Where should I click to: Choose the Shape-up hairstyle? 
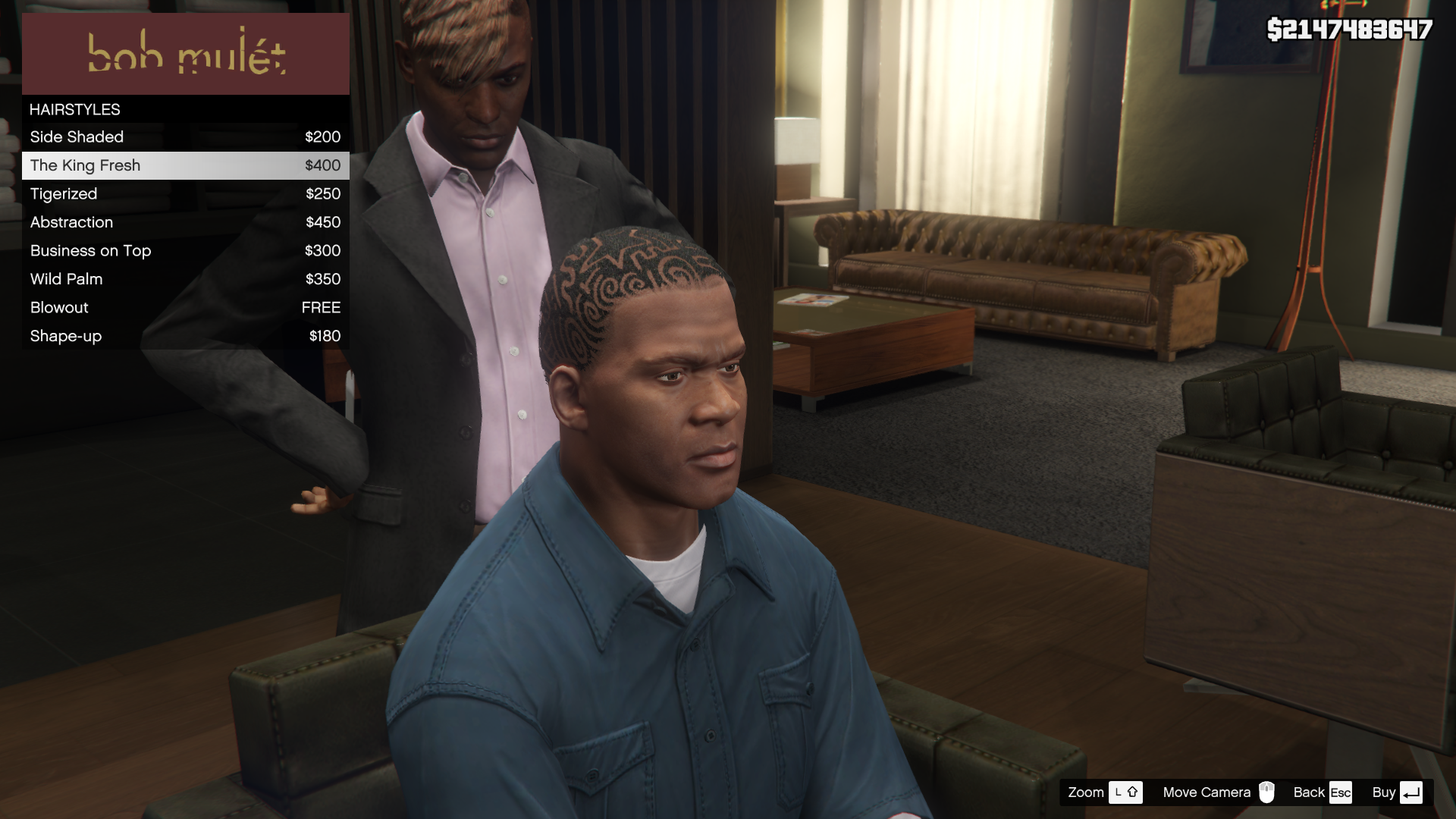pos(185,336)
